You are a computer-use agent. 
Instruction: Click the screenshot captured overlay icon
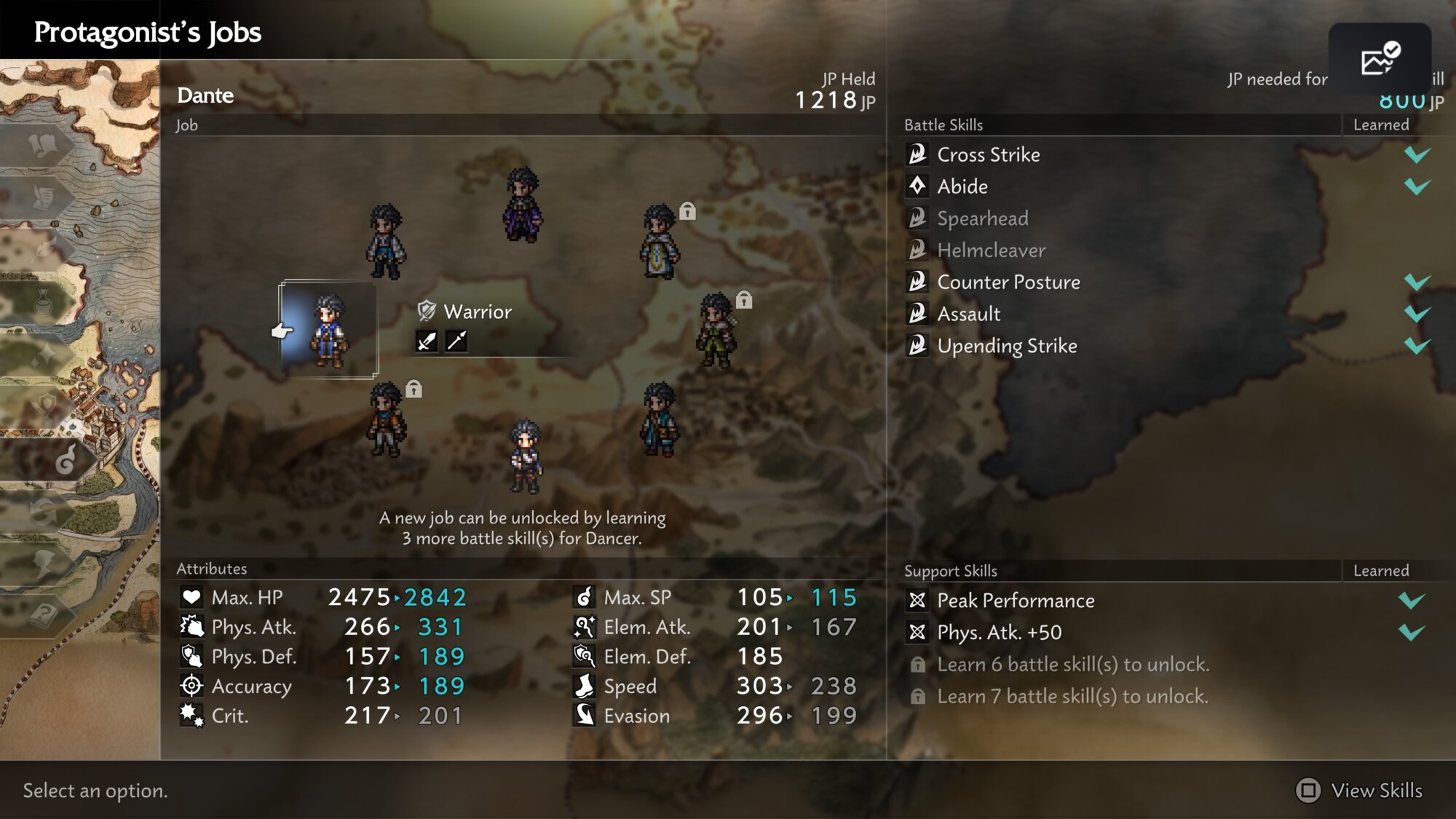coord(1380,59)
